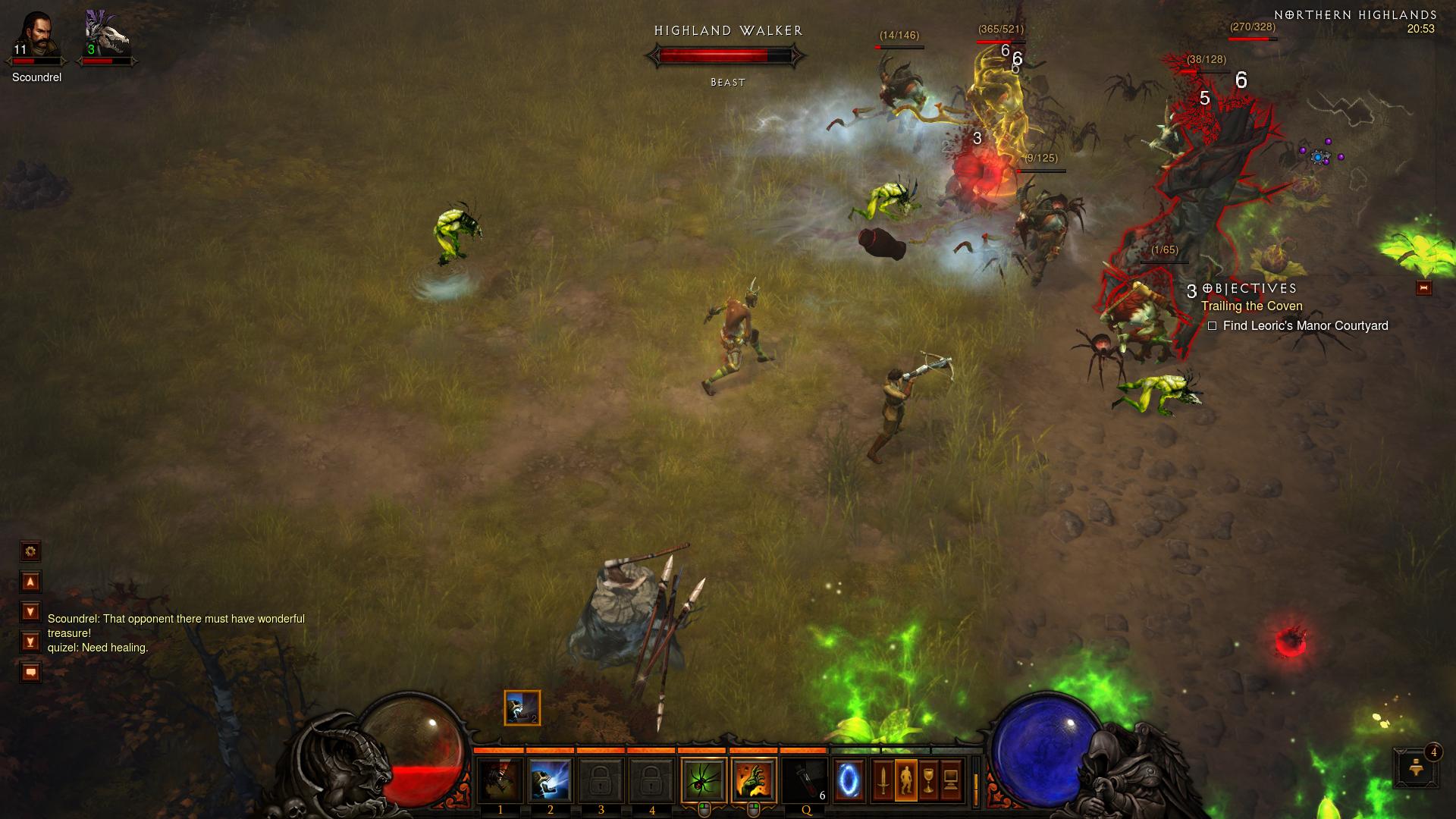Jump to the bottom of chat
Viewport: 1456px width, 819px height.
click(x=30, y=642)
